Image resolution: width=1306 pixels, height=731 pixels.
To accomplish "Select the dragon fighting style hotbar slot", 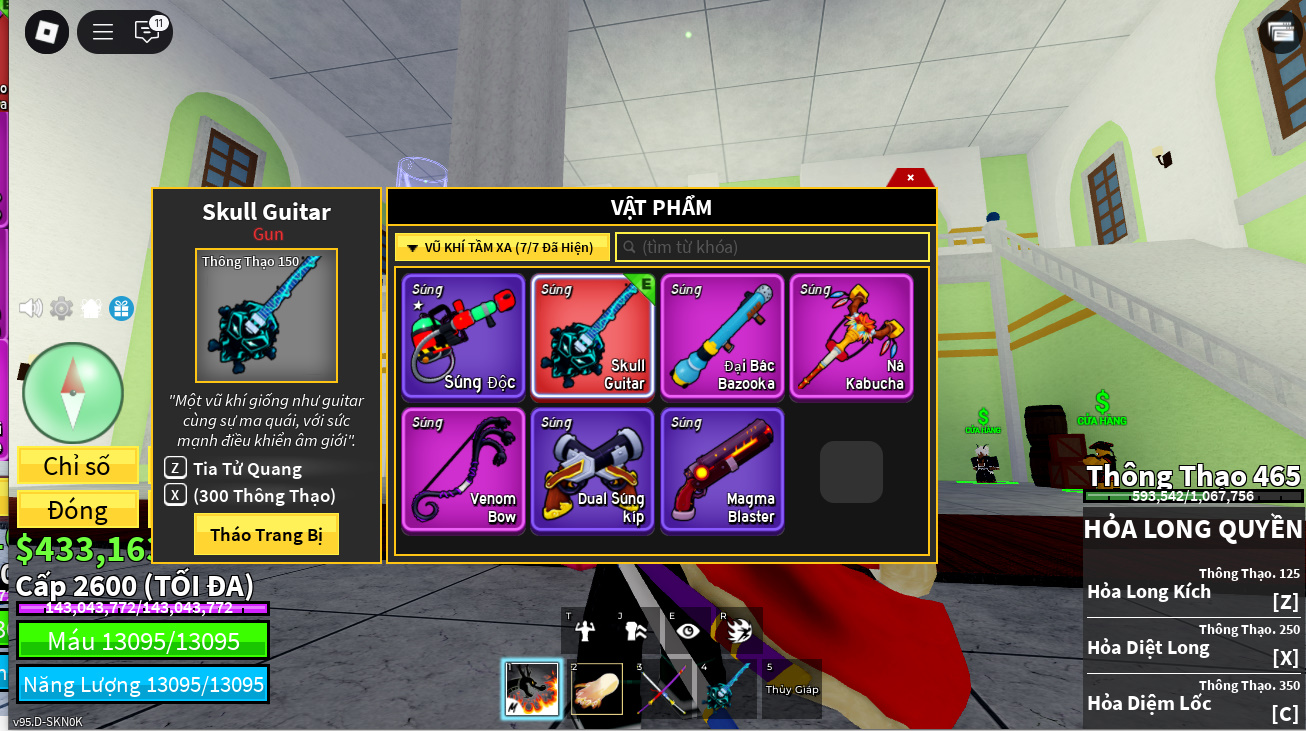I will 532,688.
